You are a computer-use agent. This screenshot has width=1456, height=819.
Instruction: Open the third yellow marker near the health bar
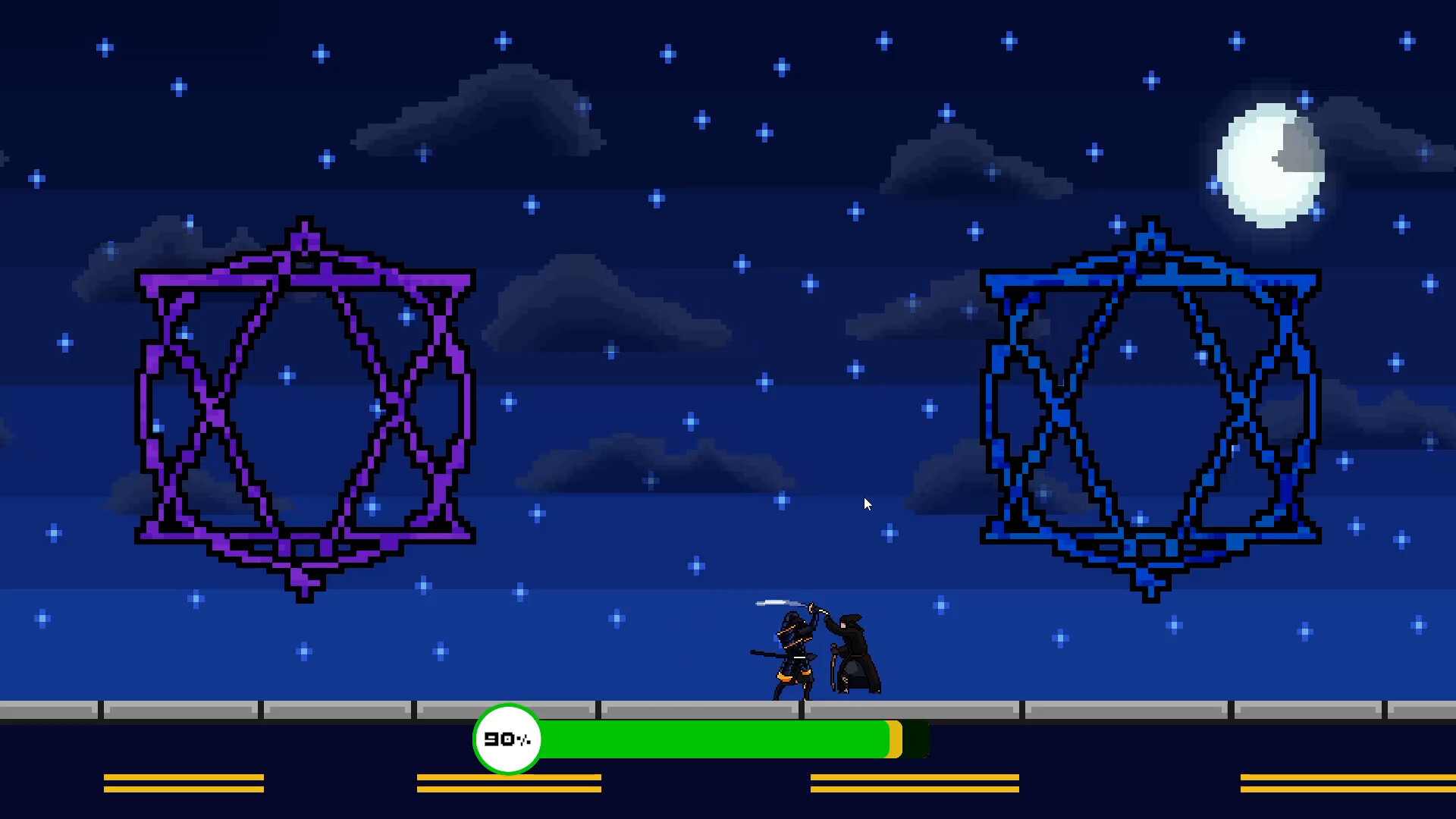914,783
